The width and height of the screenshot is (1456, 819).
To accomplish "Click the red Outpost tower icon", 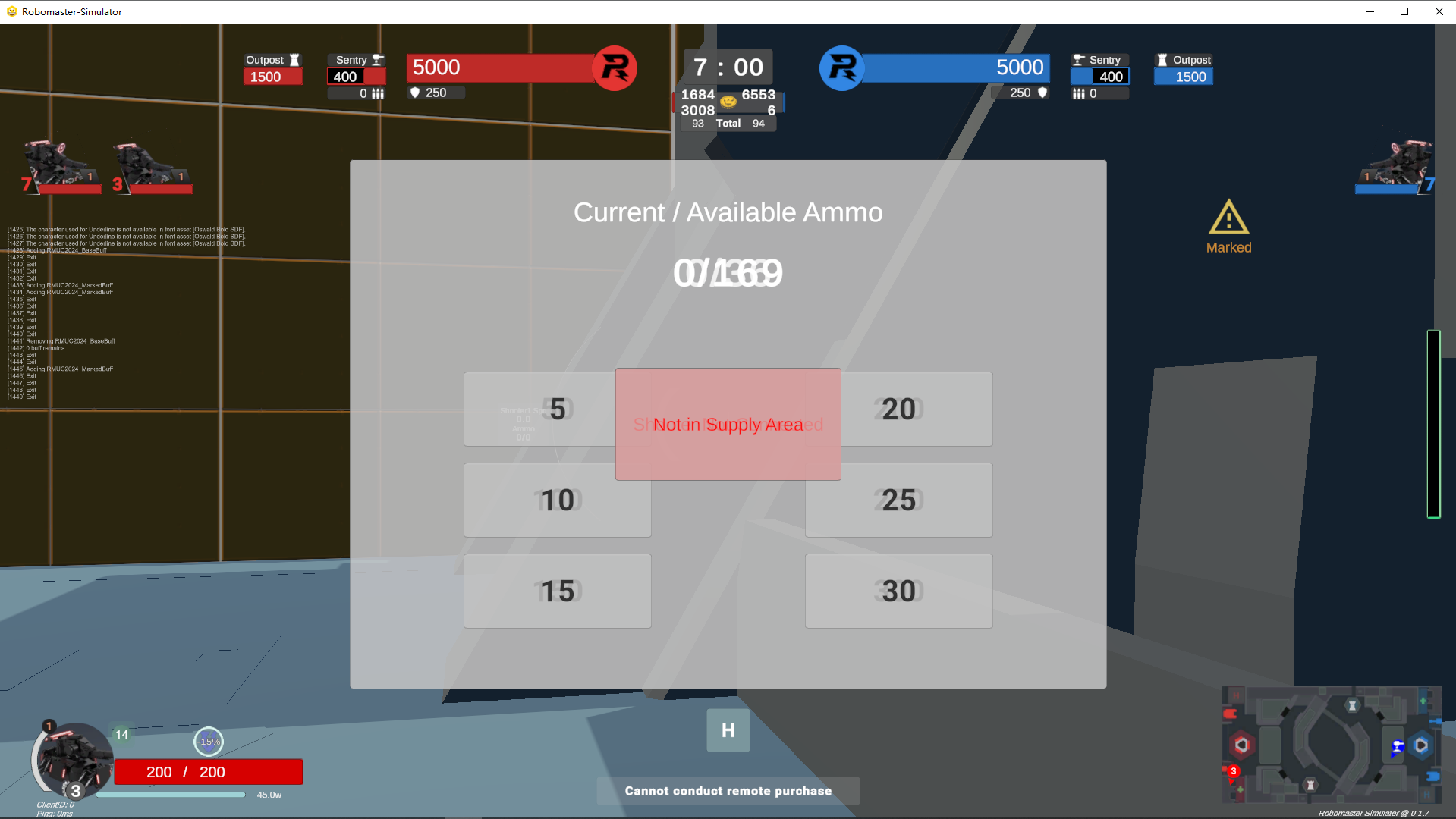I will click(x=295, y=59).
